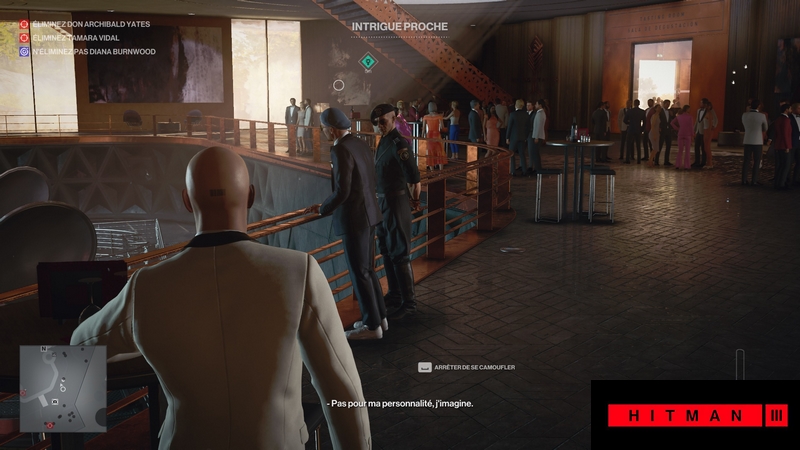Click the Intrigue Proche notification
This screenshot has height=450, width=800.
click(400, 25)
